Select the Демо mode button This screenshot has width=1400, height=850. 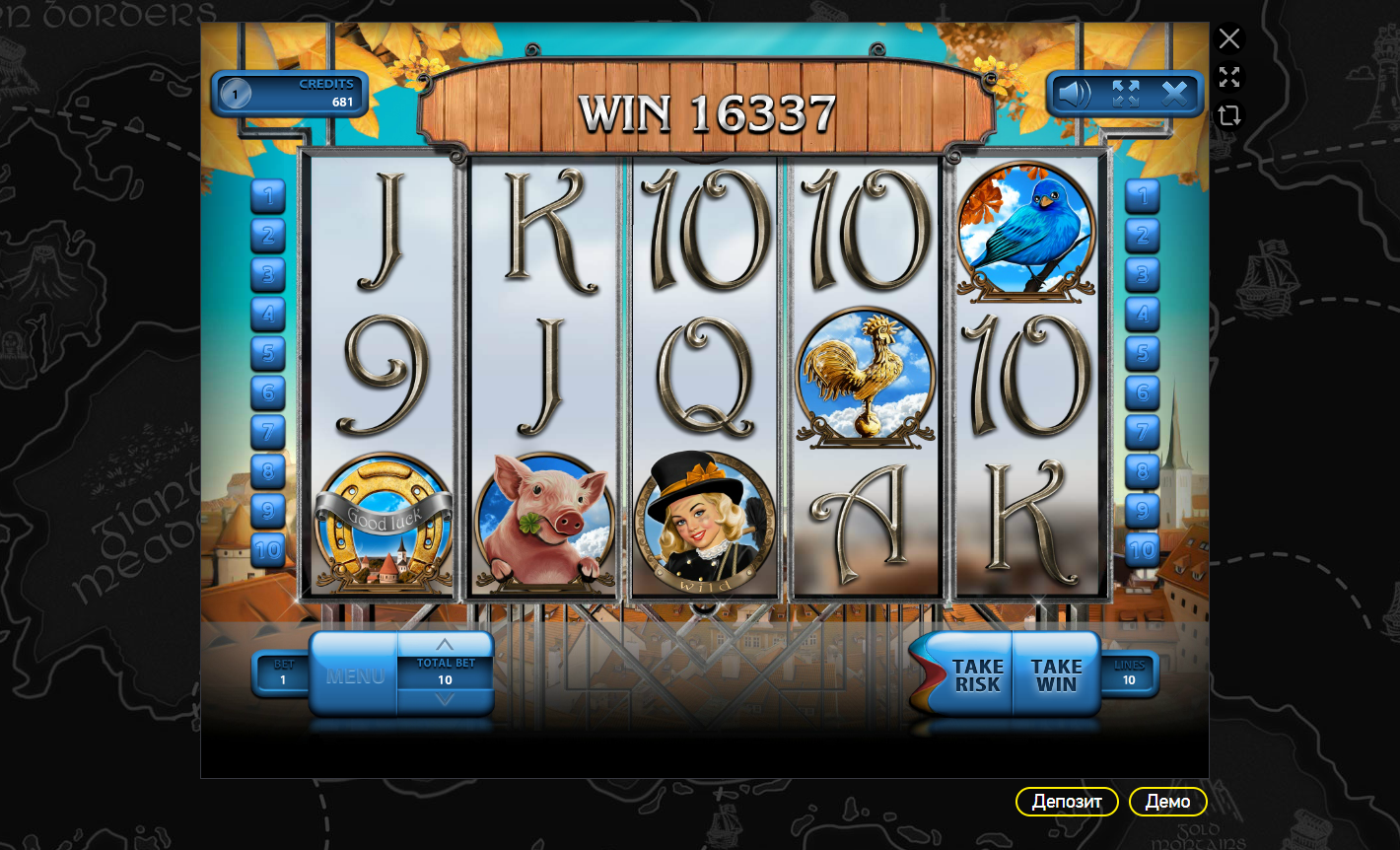(1167, 802)
